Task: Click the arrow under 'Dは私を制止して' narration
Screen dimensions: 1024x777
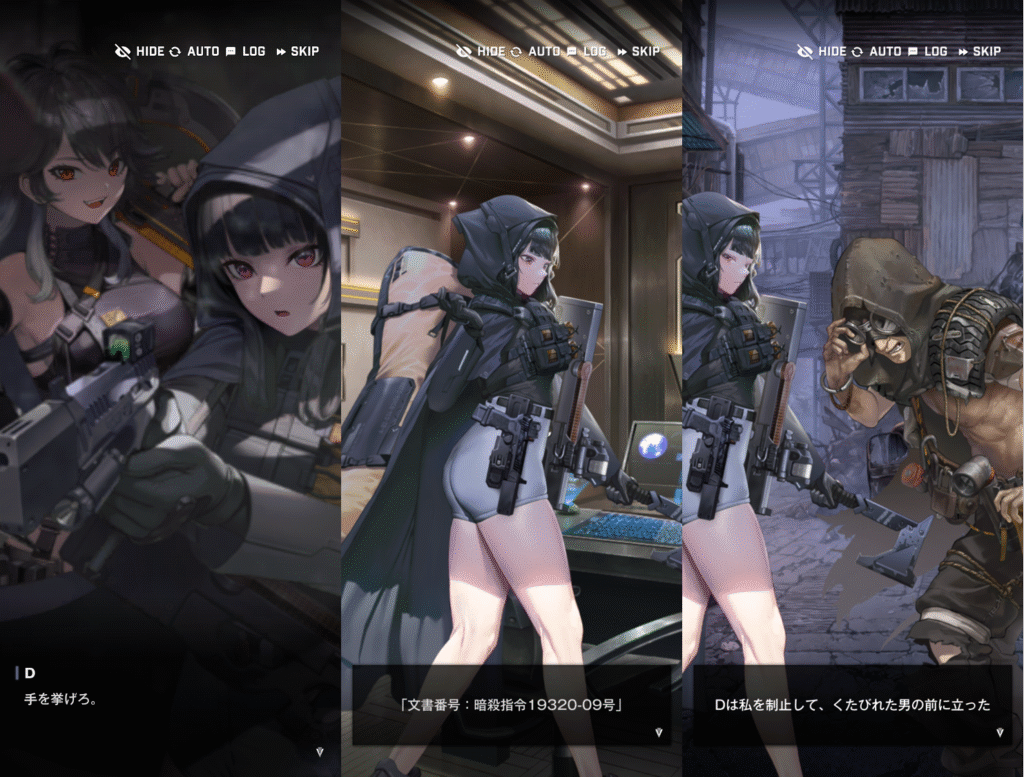Action: [x=999, y=732]
